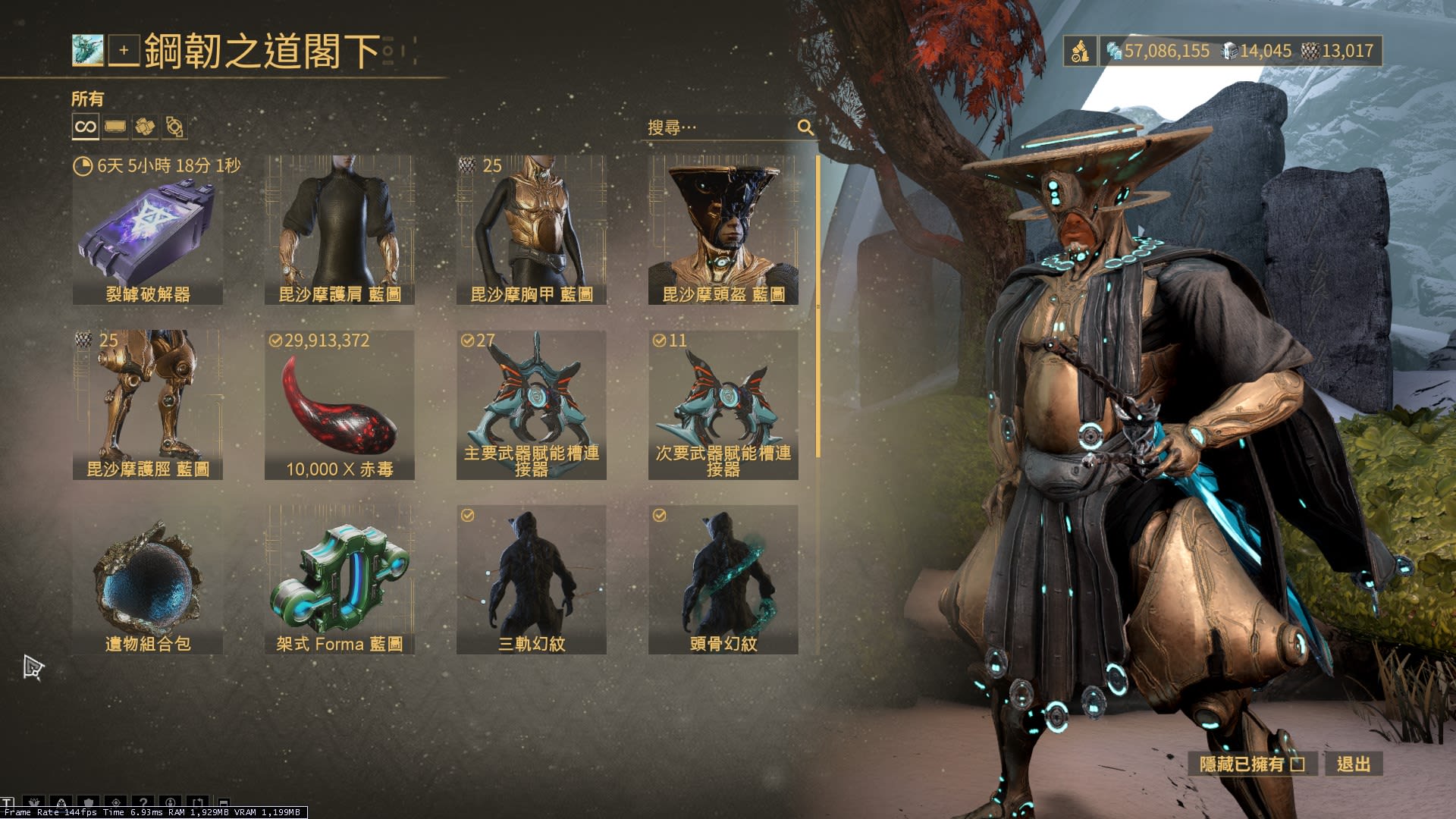The height and width of the screenshot is (819, 1456).
Task: Open the 三軌幻紋 ephemera offer
Action: click(532, 580)
